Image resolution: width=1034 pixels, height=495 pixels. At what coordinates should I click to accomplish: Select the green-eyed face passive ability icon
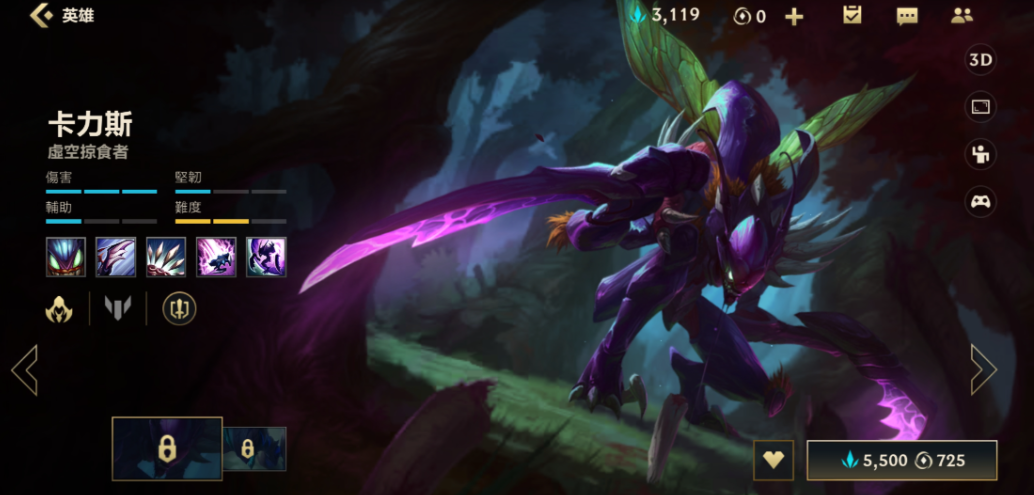click(66, 257)
